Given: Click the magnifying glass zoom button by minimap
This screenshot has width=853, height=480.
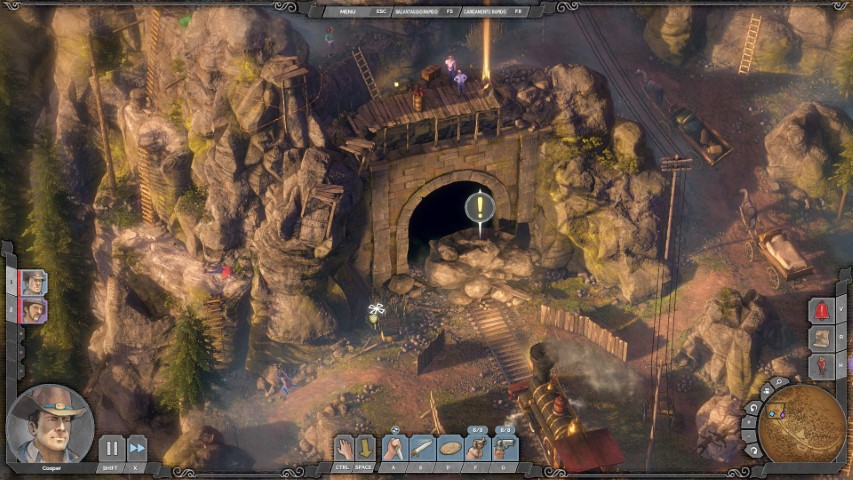Looking at the screenshot, I should 776,383.
